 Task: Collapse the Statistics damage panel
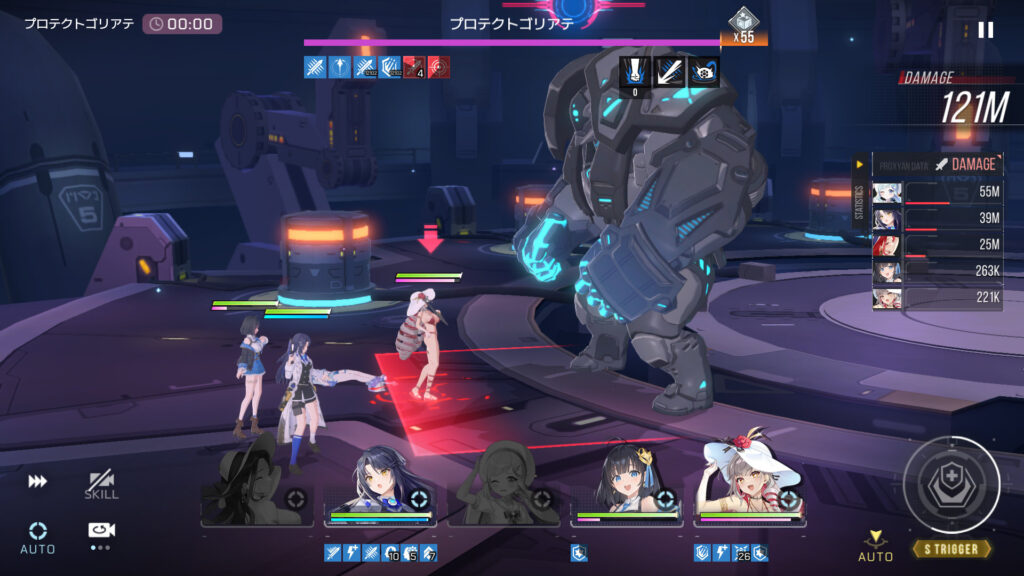[x=859, y=164]
